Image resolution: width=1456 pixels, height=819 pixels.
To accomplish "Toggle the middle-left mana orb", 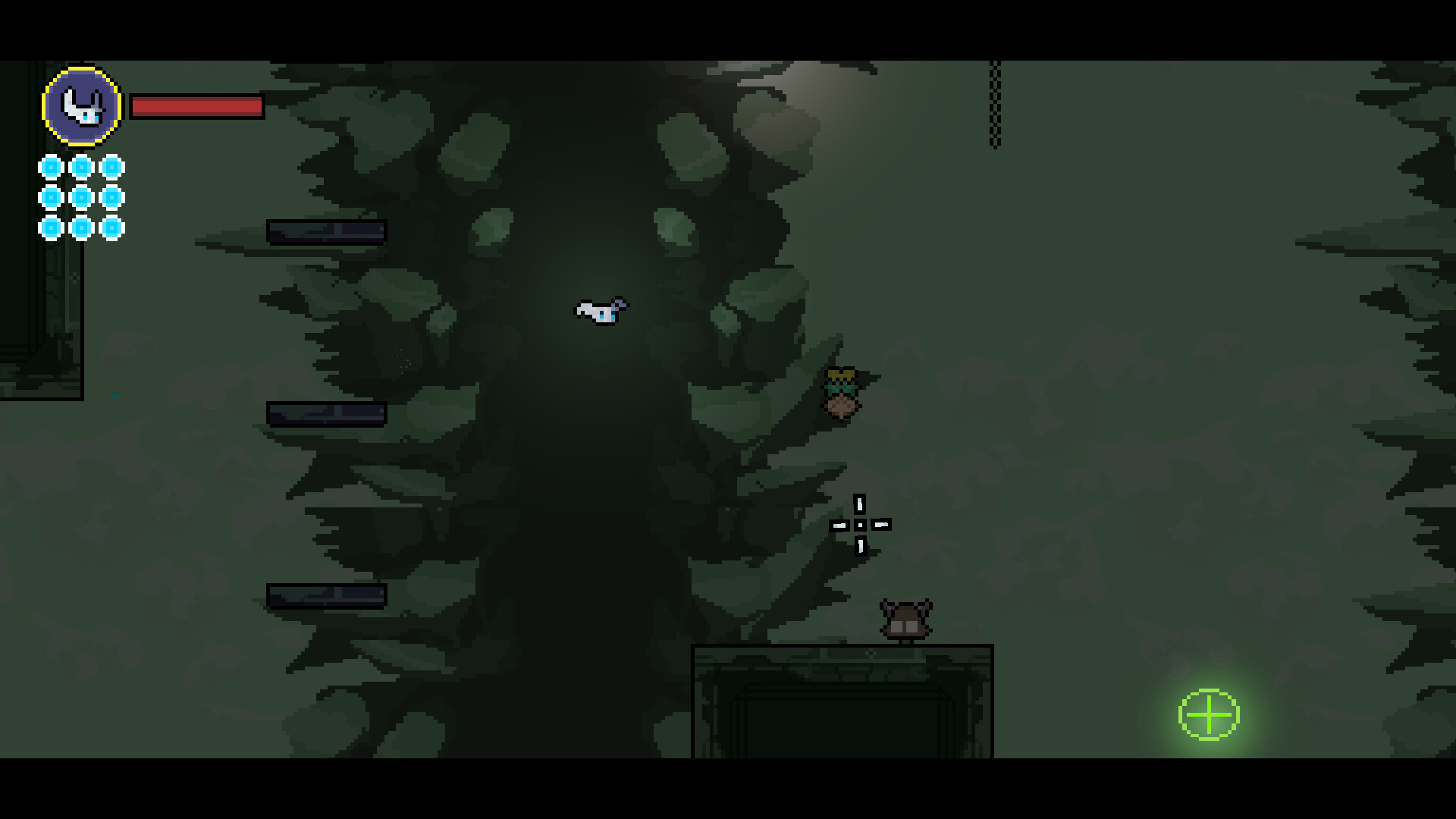I will tap(50, 196).
